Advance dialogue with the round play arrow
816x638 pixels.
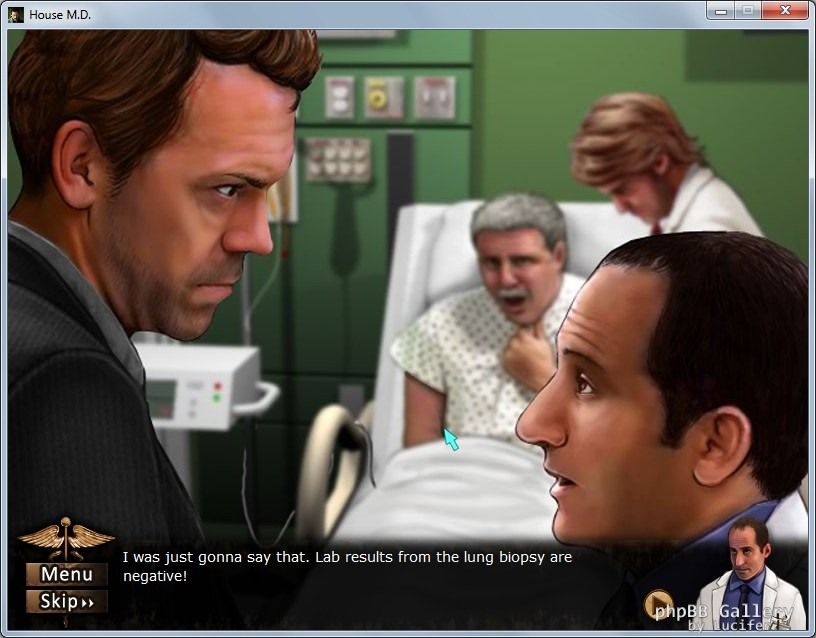coord(658,604)
